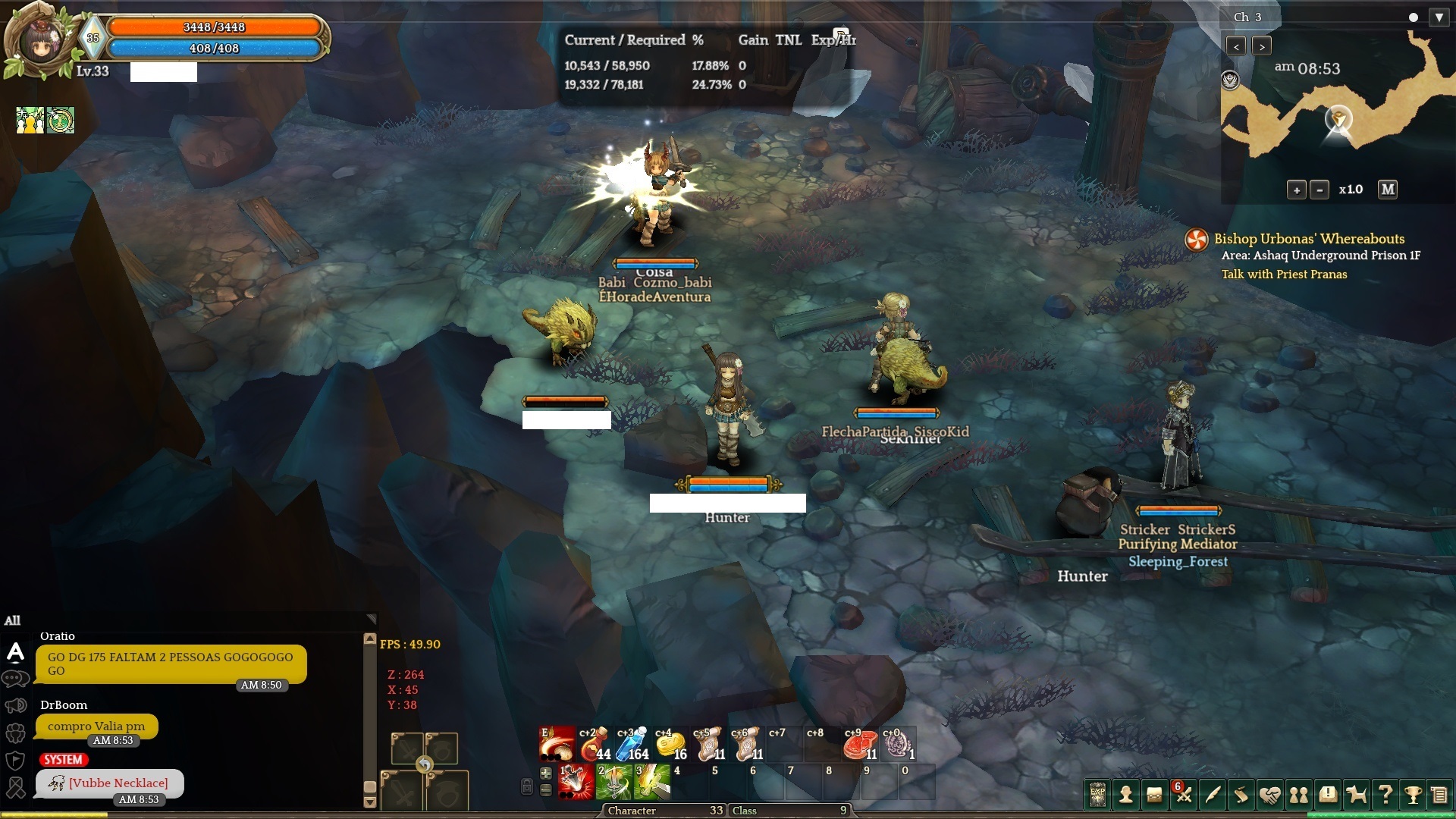Screen dimensions: 1456x819
Task: Toggle the quickslot lock icon
Action: (x=527, y=786)
